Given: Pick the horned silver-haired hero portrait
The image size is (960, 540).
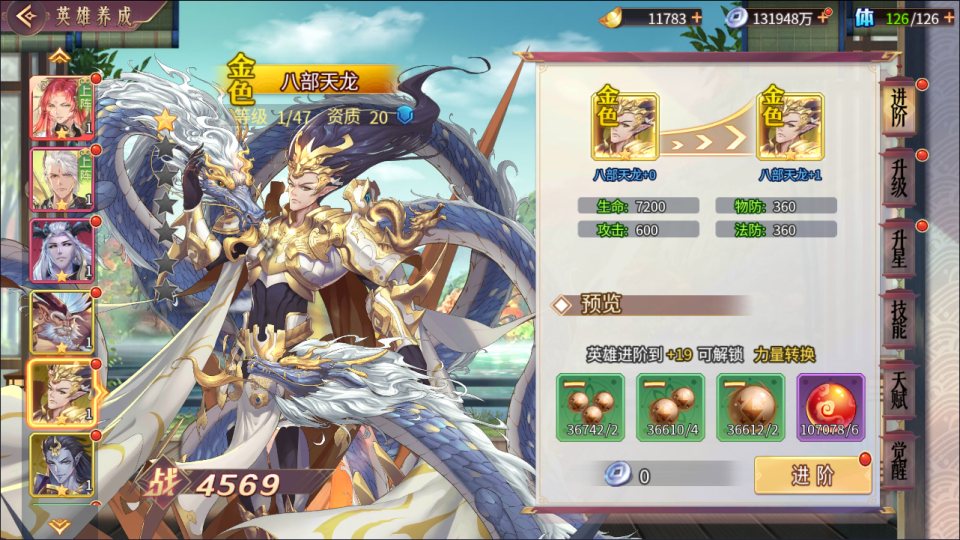Looking at the screenshot, I should tap(62, 251).
